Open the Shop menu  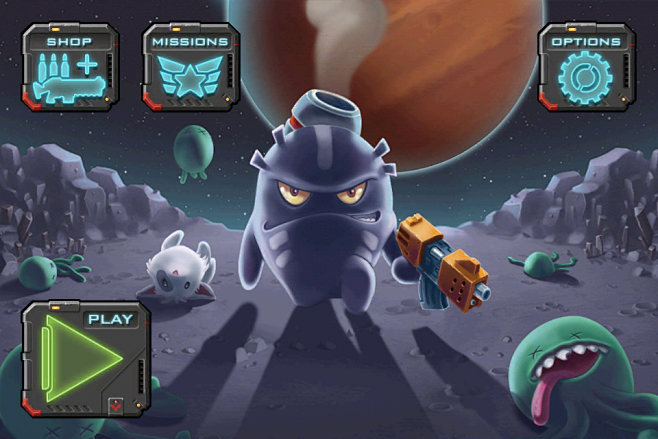[x=70, y=68]
